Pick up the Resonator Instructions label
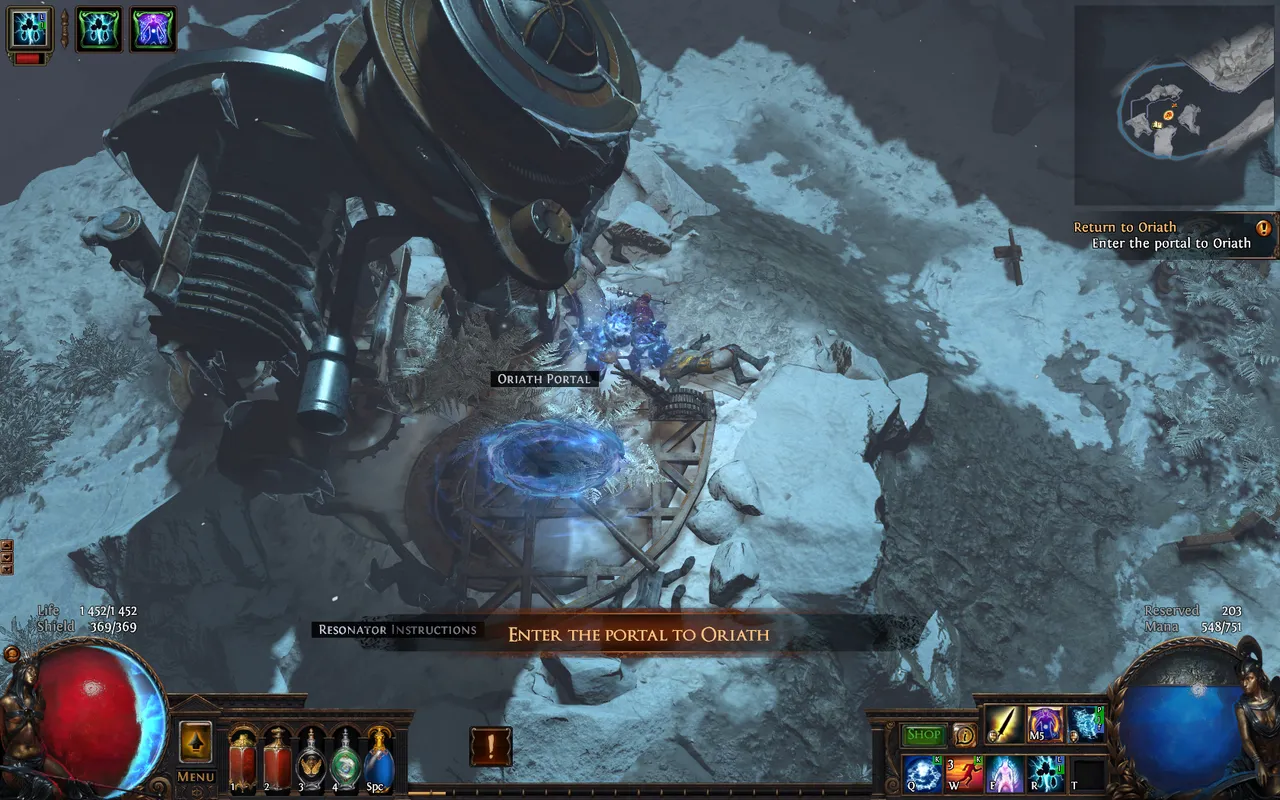This screenshot has height=800, width=1280. 396,630
